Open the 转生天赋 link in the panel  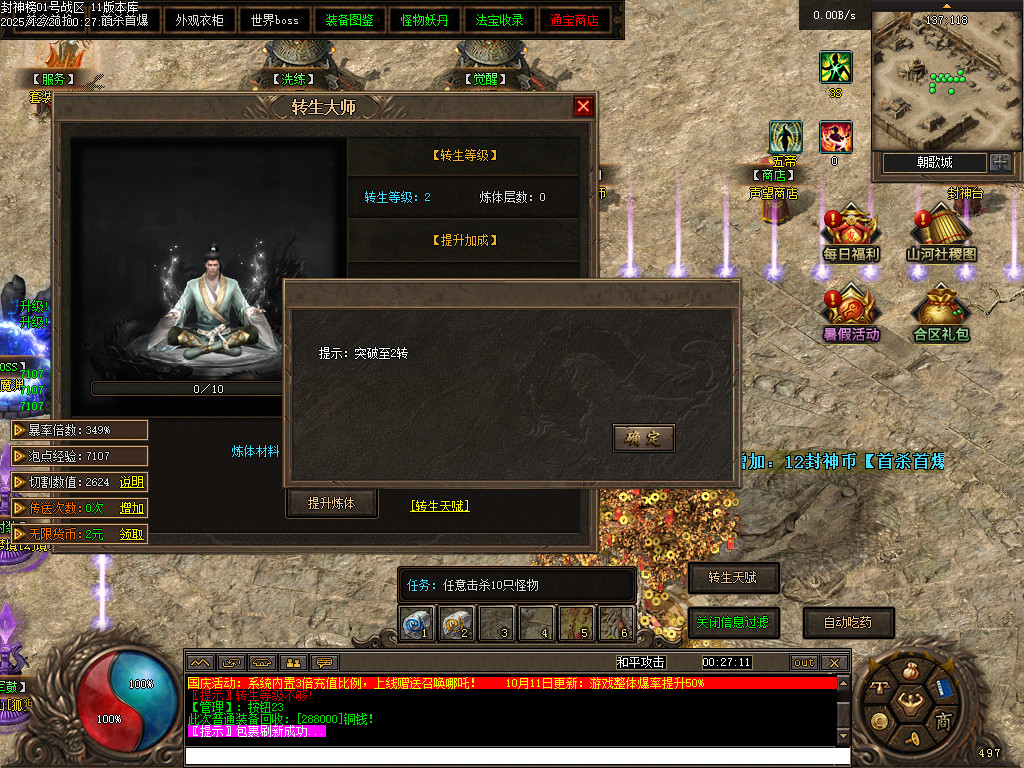pos(440,506)
